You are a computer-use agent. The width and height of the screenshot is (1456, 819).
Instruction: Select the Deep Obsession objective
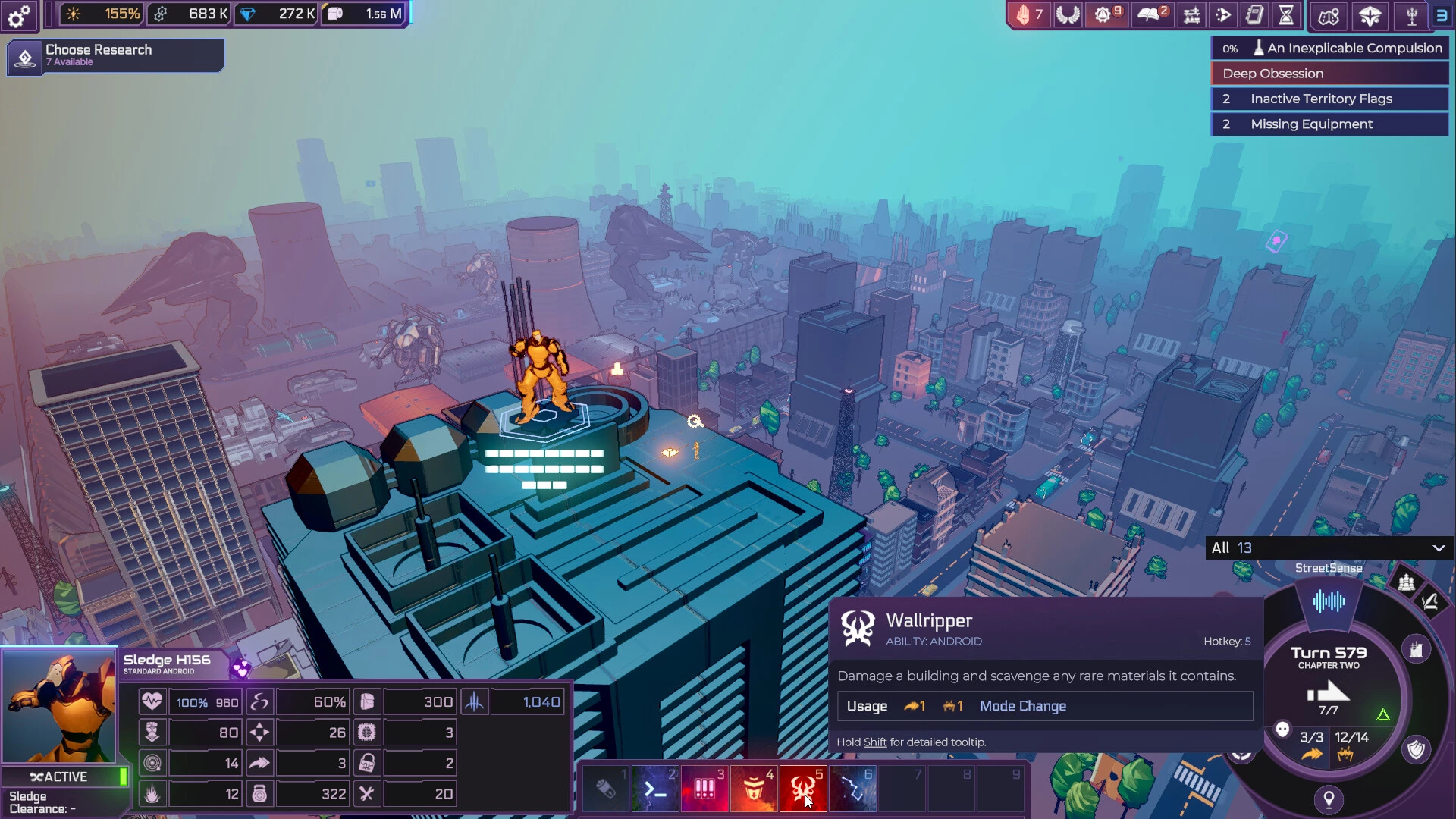coord(1329,74)
